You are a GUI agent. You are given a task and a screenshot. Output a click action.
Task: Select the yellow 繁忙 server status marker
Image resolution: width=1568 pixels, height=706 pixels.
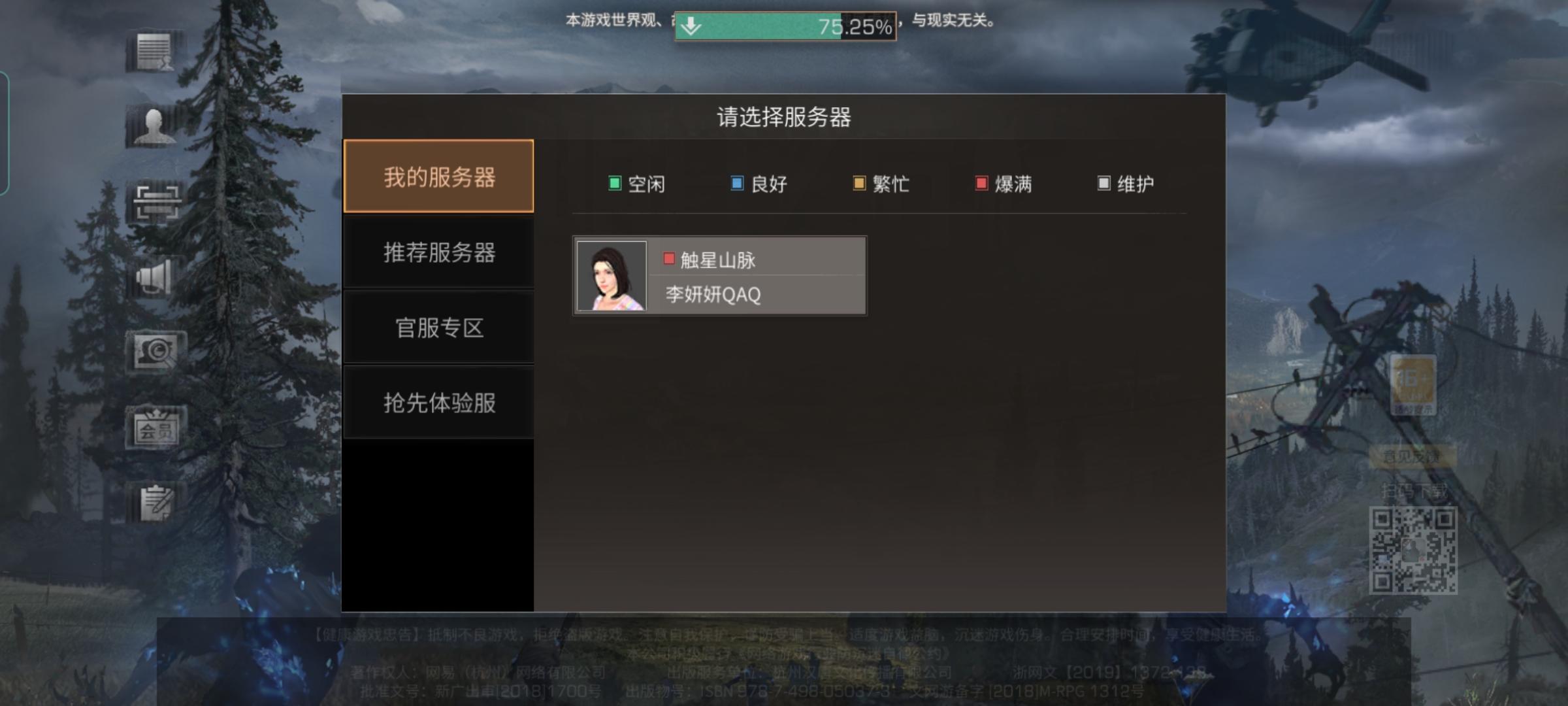click(858, 184)
